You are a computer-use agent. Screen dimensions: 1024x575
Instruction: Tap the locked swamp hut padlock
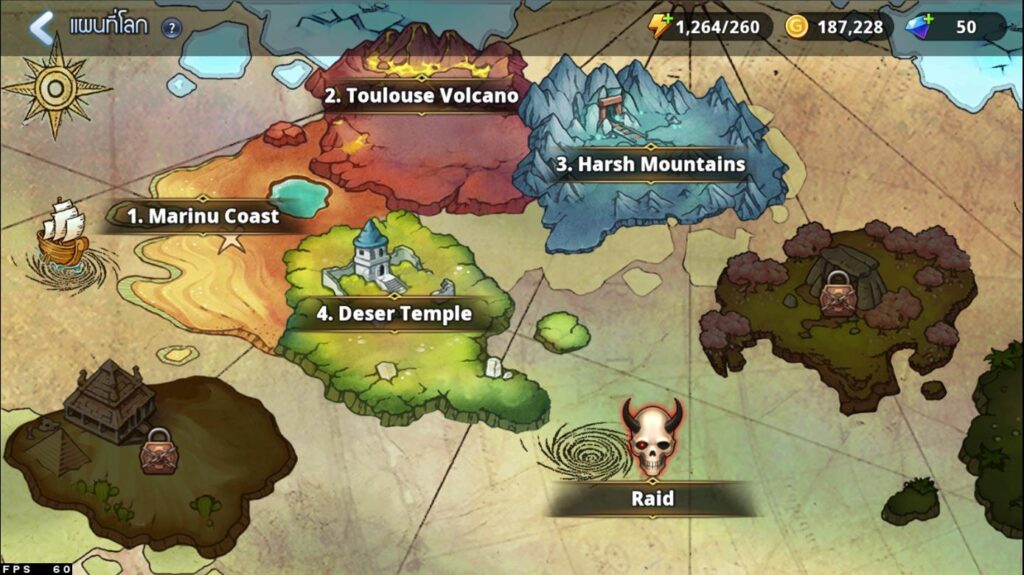click(157, 452)
